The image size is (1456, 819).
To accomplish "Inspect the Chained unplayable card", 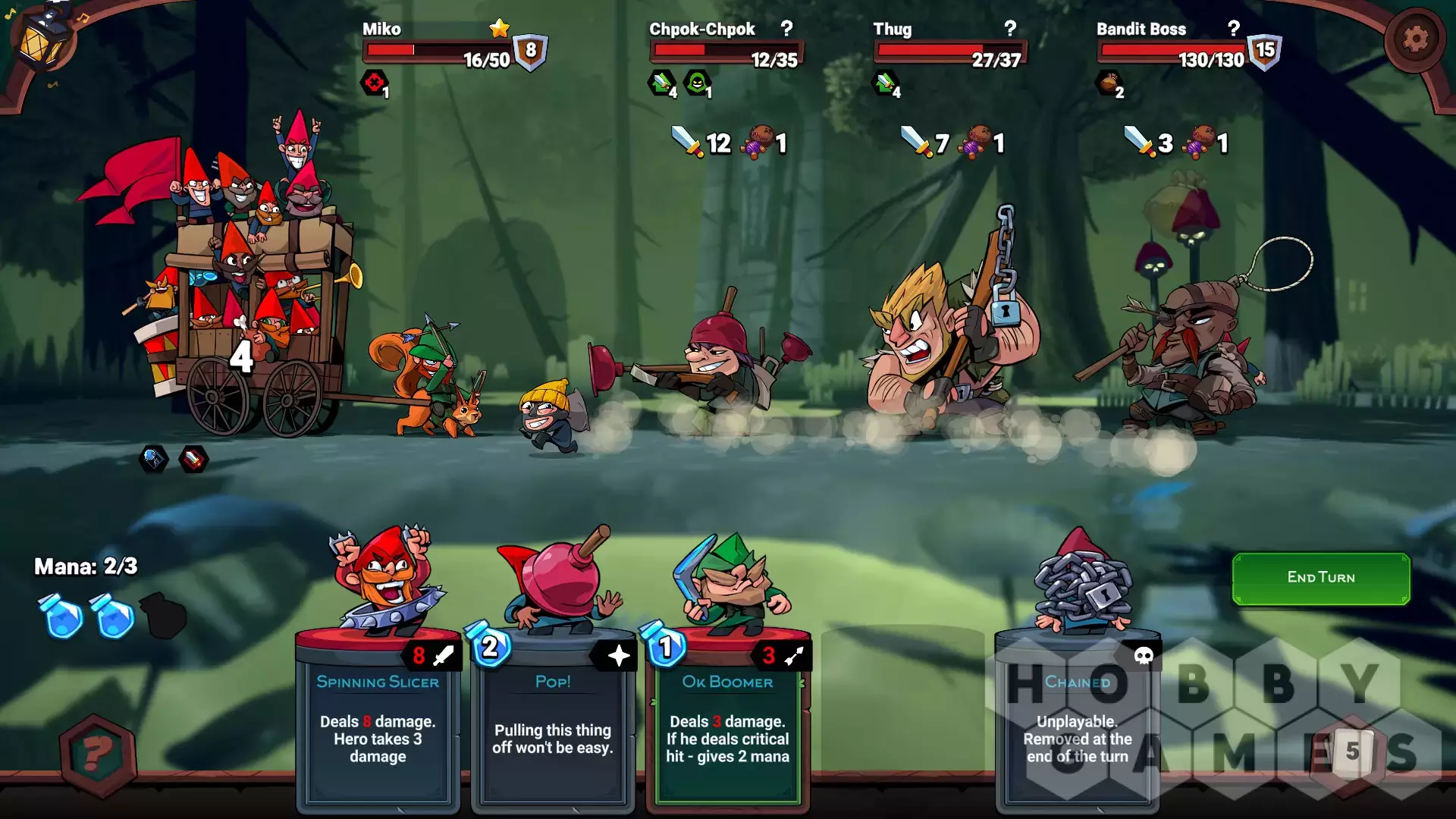I will (x=1077, y=720).
